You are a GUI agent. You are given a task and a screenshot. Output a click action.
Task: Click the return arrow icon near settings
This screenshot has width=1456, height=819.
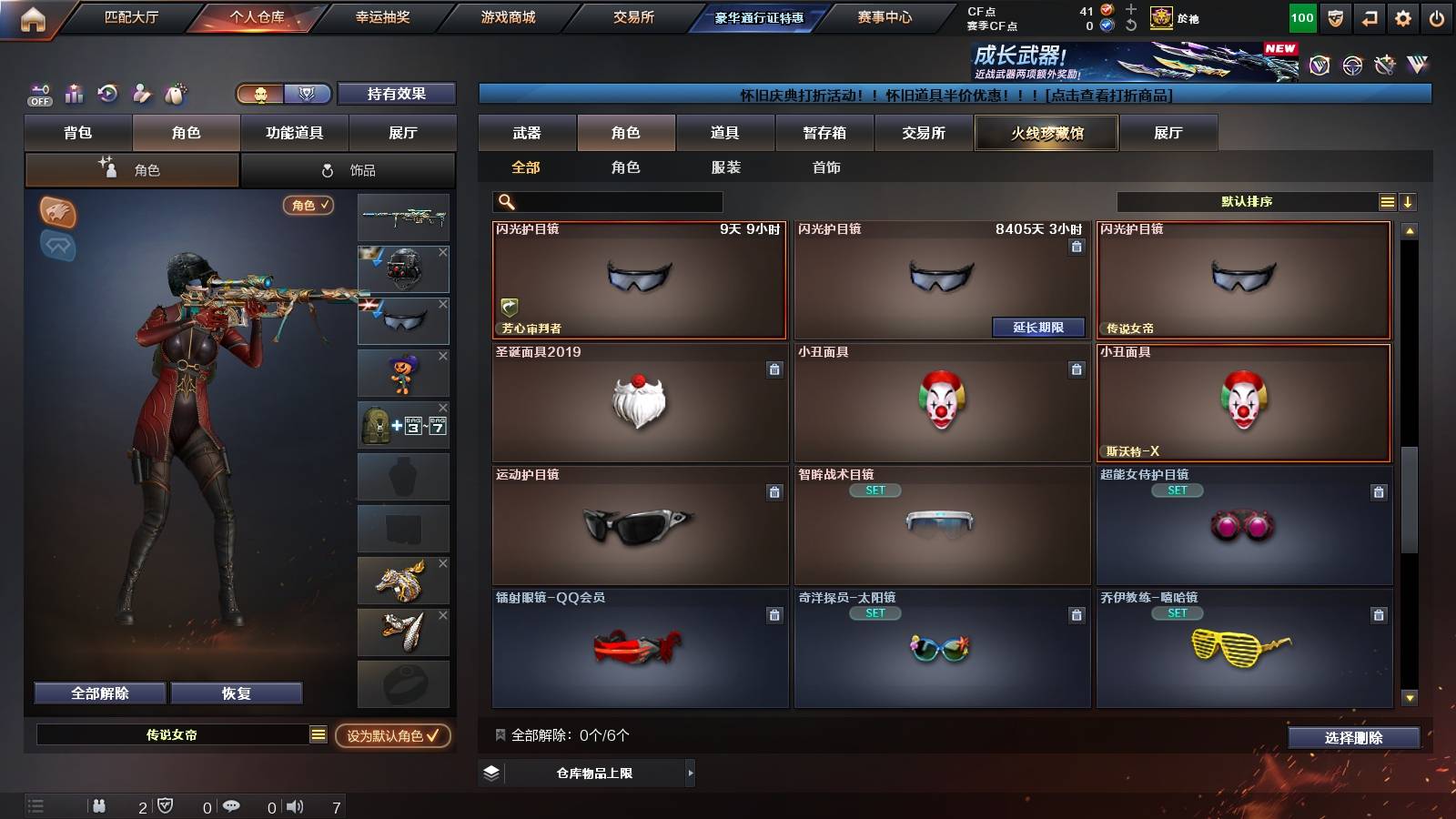[x=1368, y=17]
